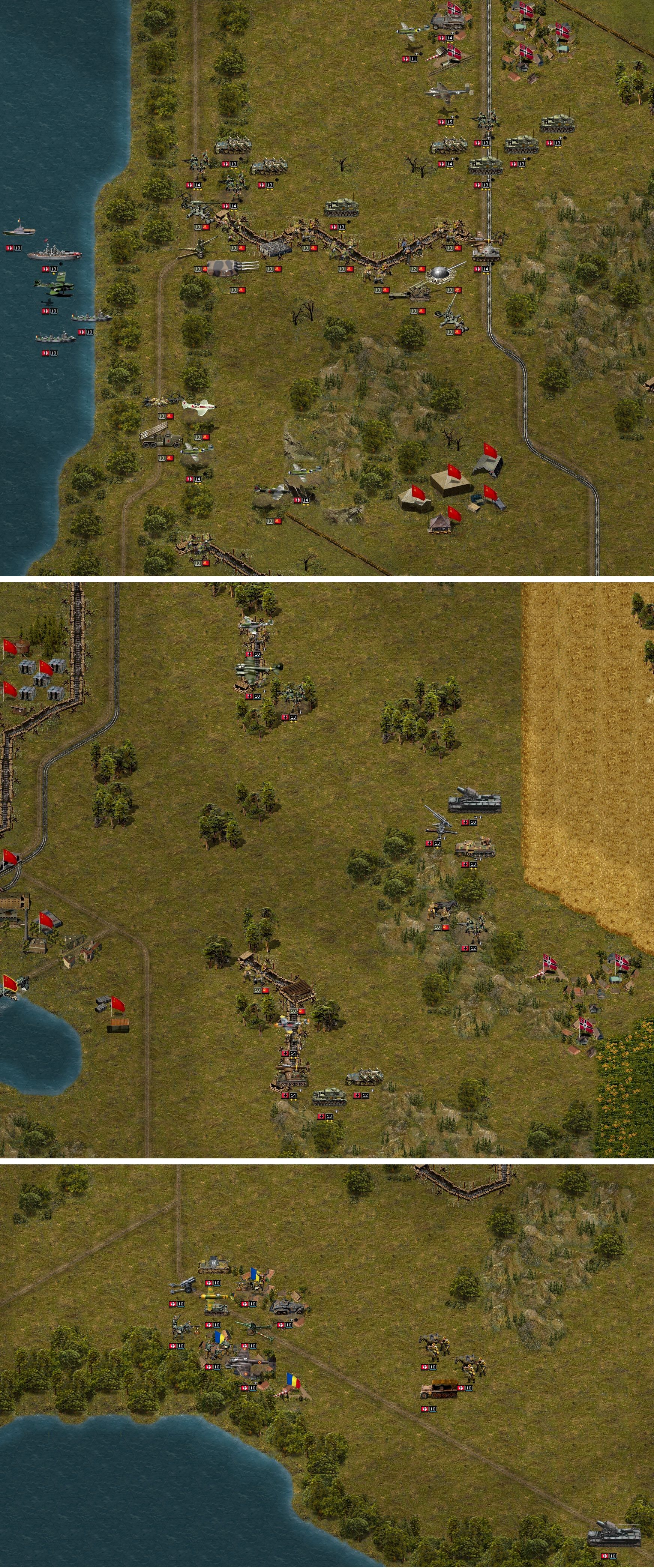Select the German battleship near the coastline
The image size is (654, 1568).
pos(54,256)
